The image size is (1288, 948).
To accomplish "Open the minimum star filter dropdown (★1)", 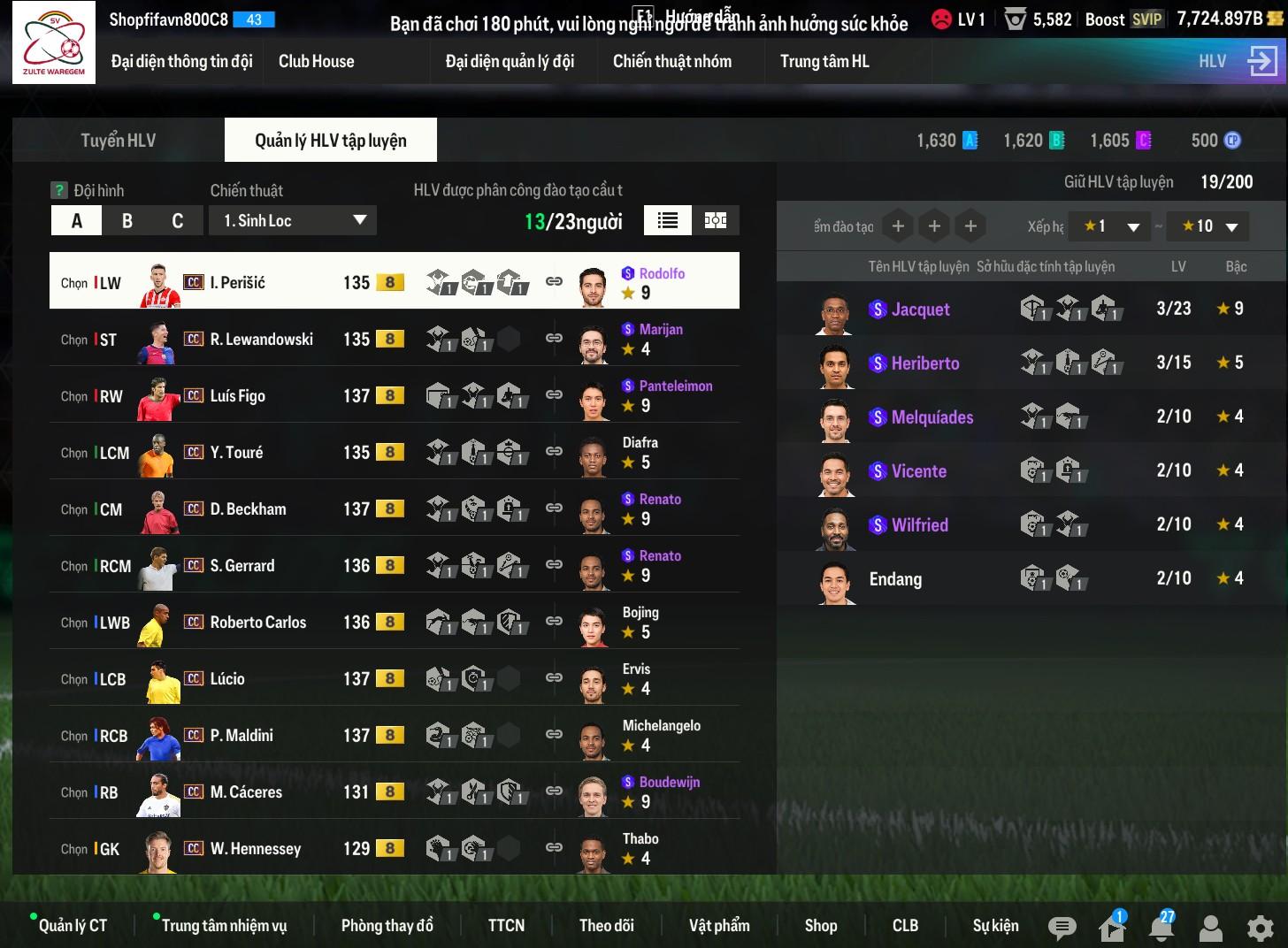I will pos(1109,226).
